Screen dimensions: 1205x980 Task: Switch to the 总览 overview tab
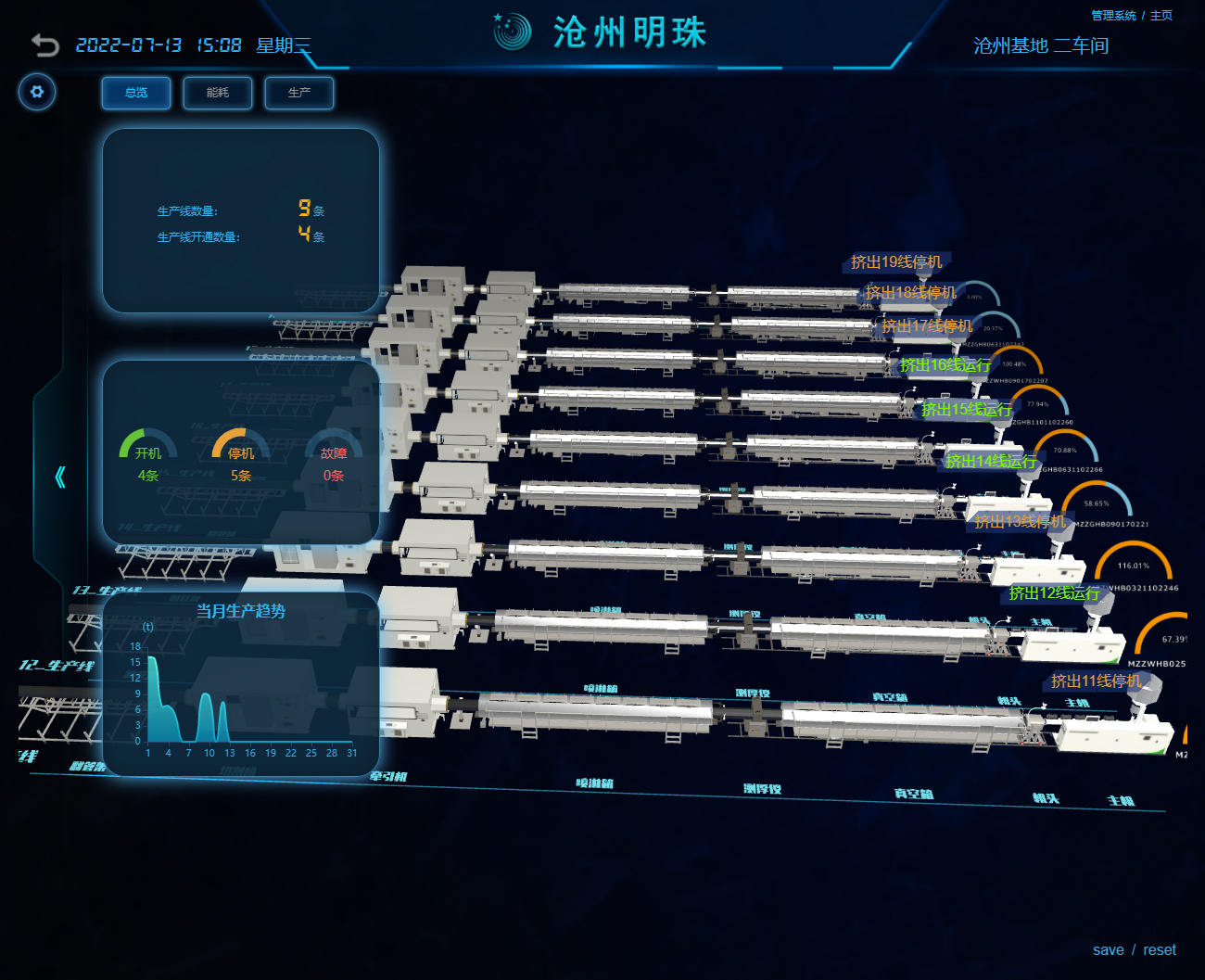pyautogui.click(x=136, y=93)
